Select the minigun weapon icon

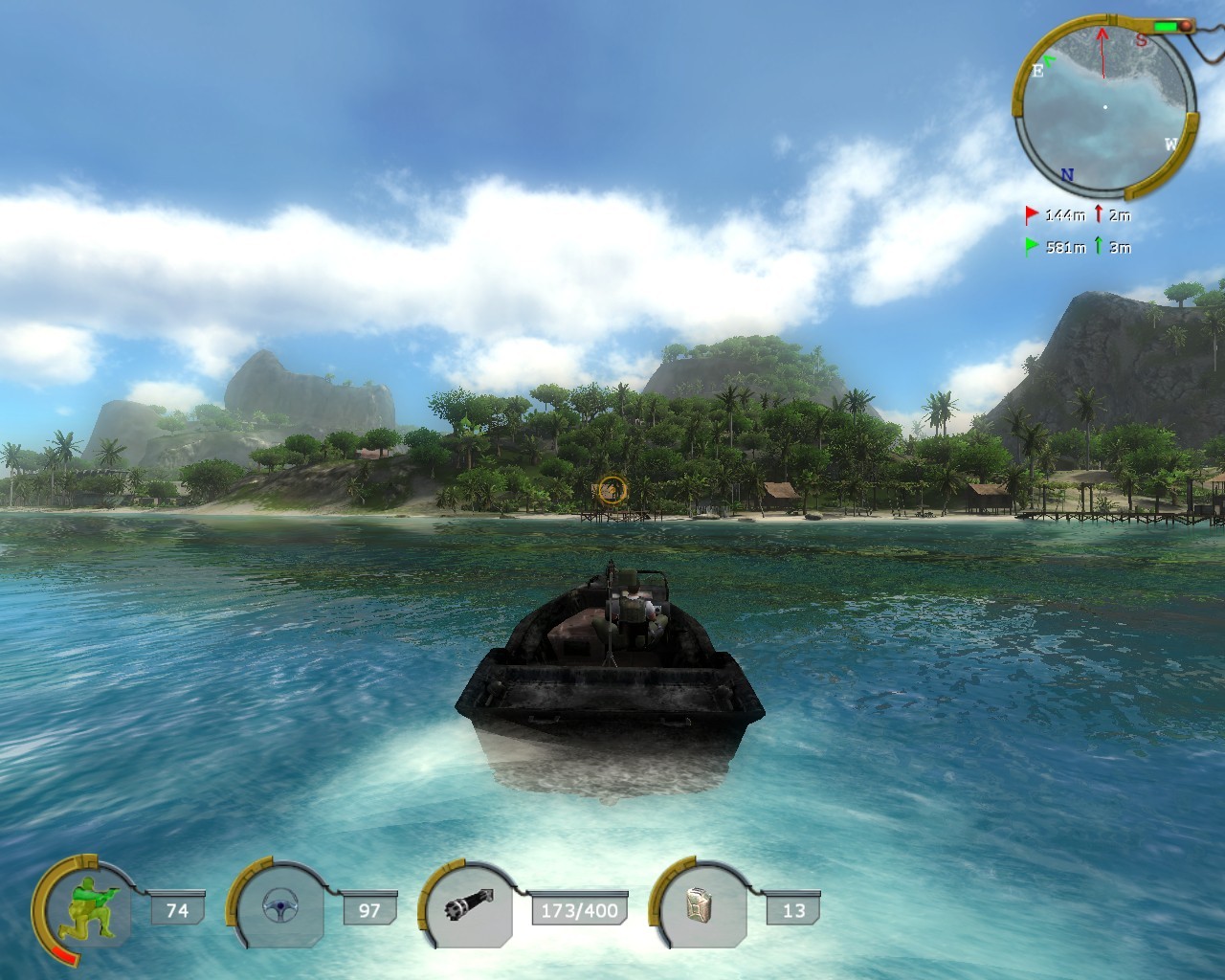coord(472,909)
